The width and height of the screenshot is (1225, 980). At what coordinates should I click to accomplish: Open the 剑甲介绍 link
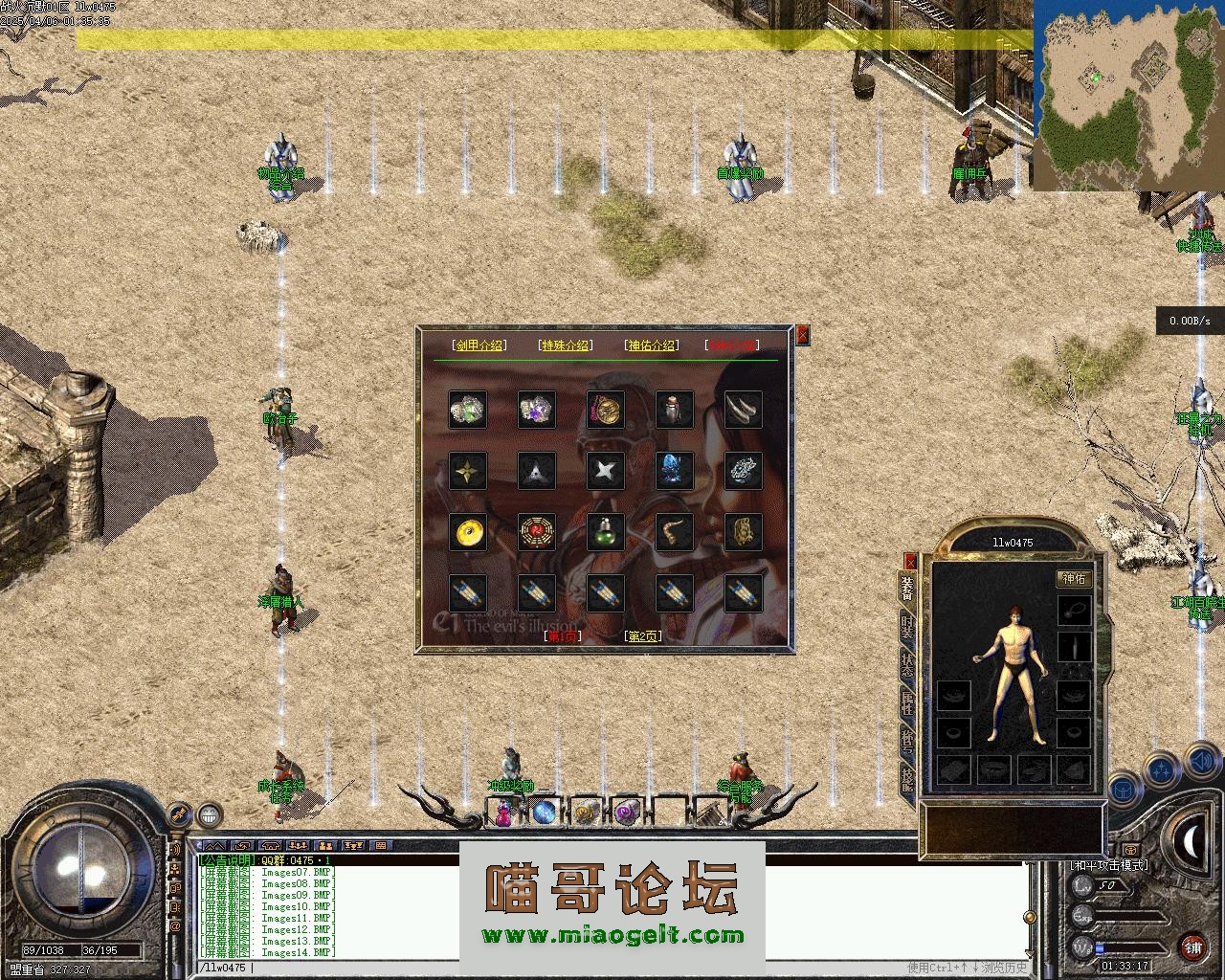point(479,345)
